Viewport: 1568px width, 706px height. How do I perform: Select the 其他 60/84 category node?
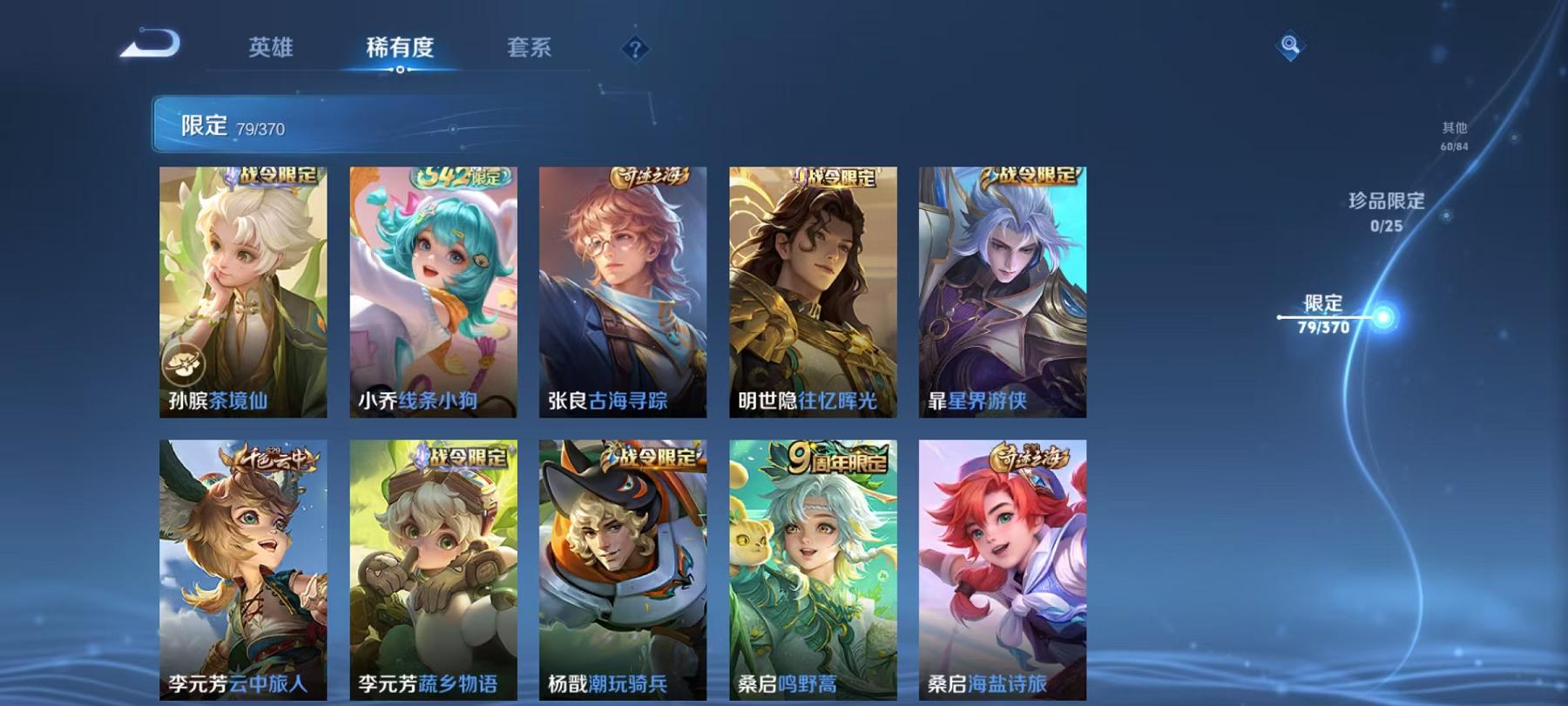coord(1456,135)
